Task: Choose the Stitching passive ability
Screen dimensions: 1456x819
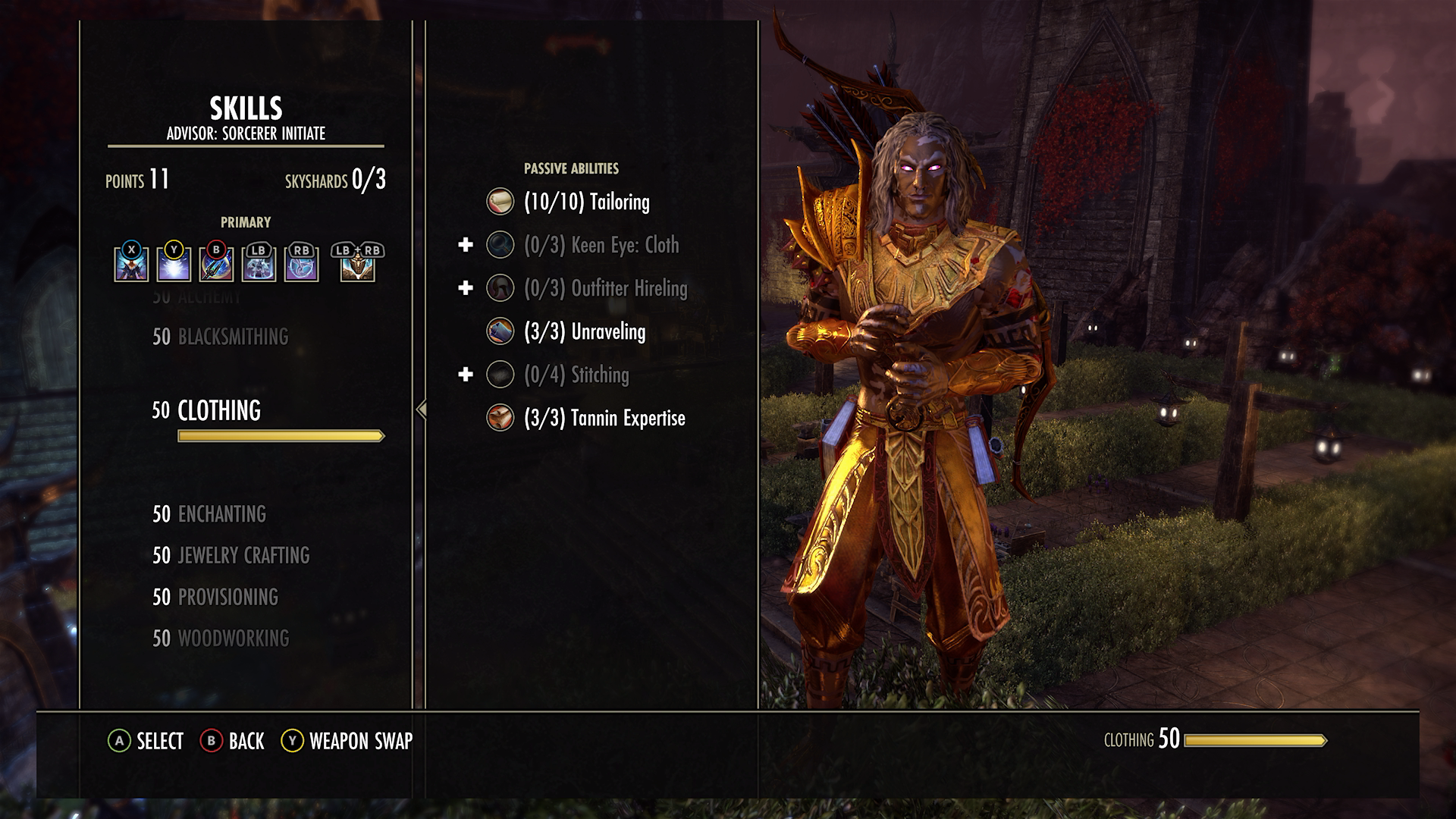Action: pos(576,375)
